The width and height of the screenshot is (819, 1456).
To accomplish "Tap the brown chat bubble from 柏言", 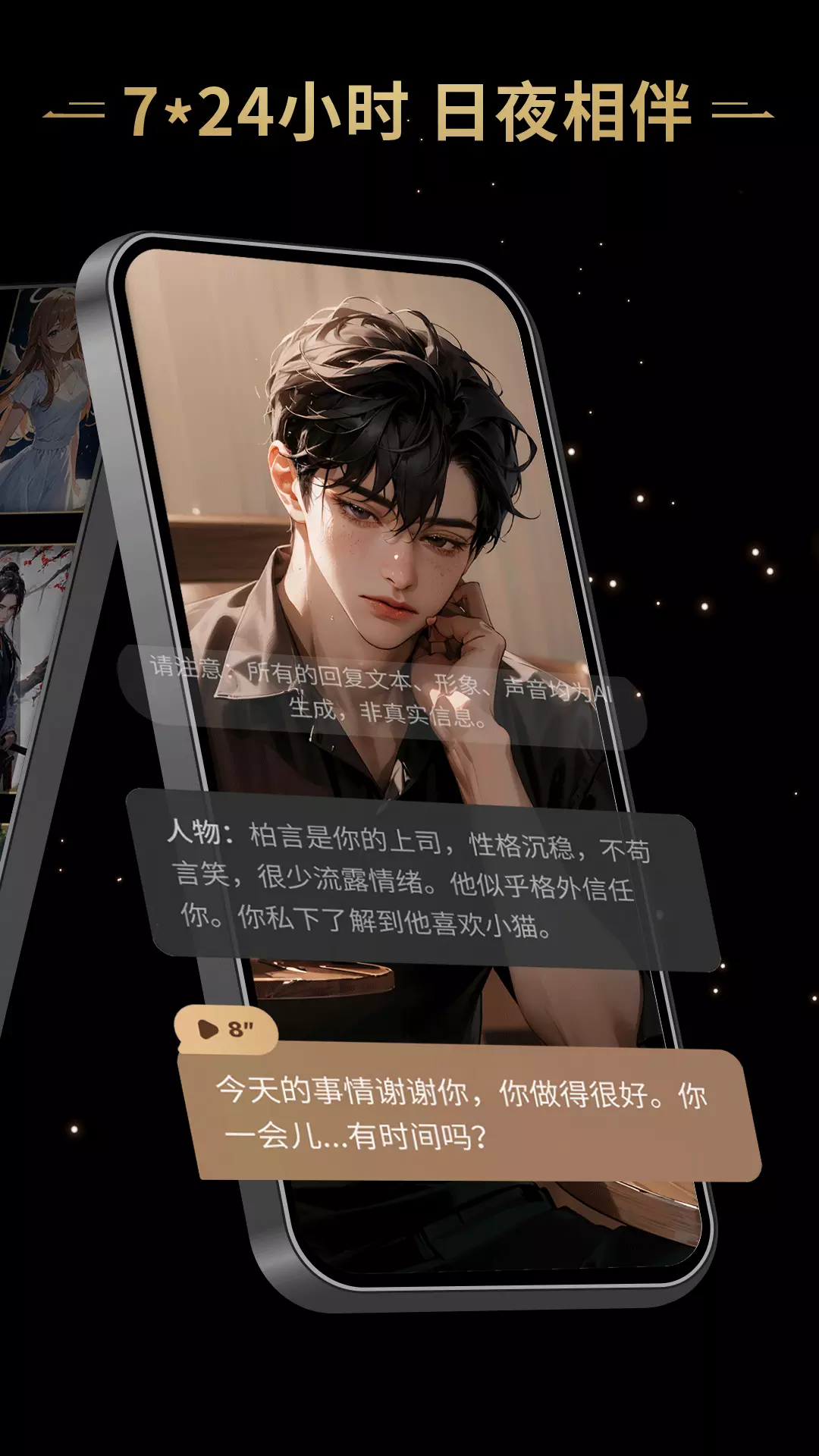I will 466,1113.
